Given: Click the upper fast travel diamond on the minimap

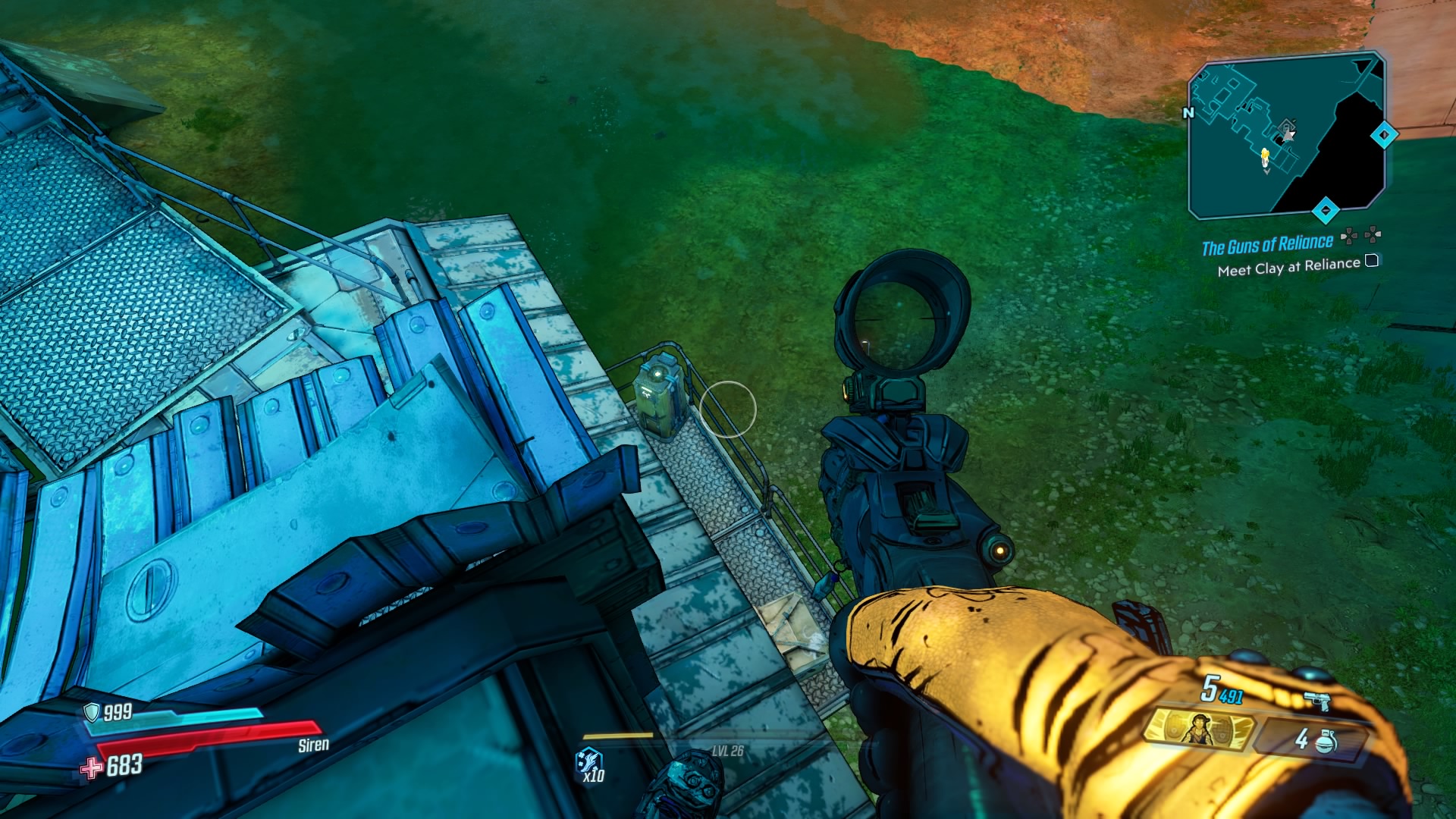Looking at the screenshot, I should tap(1383, 135).
